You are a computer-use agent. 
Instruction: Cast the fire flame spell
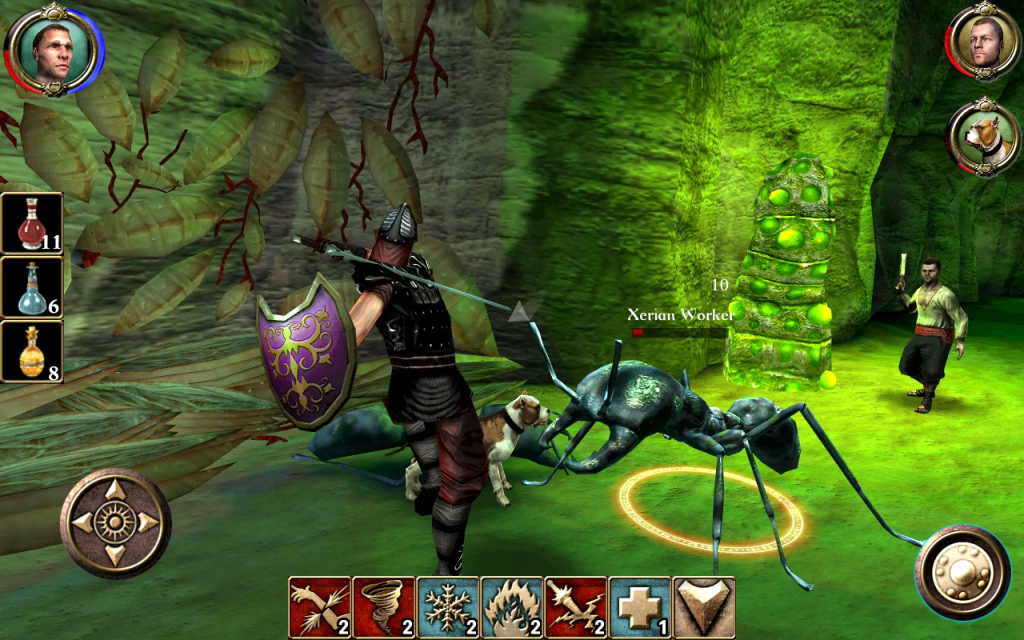point(512,607)
